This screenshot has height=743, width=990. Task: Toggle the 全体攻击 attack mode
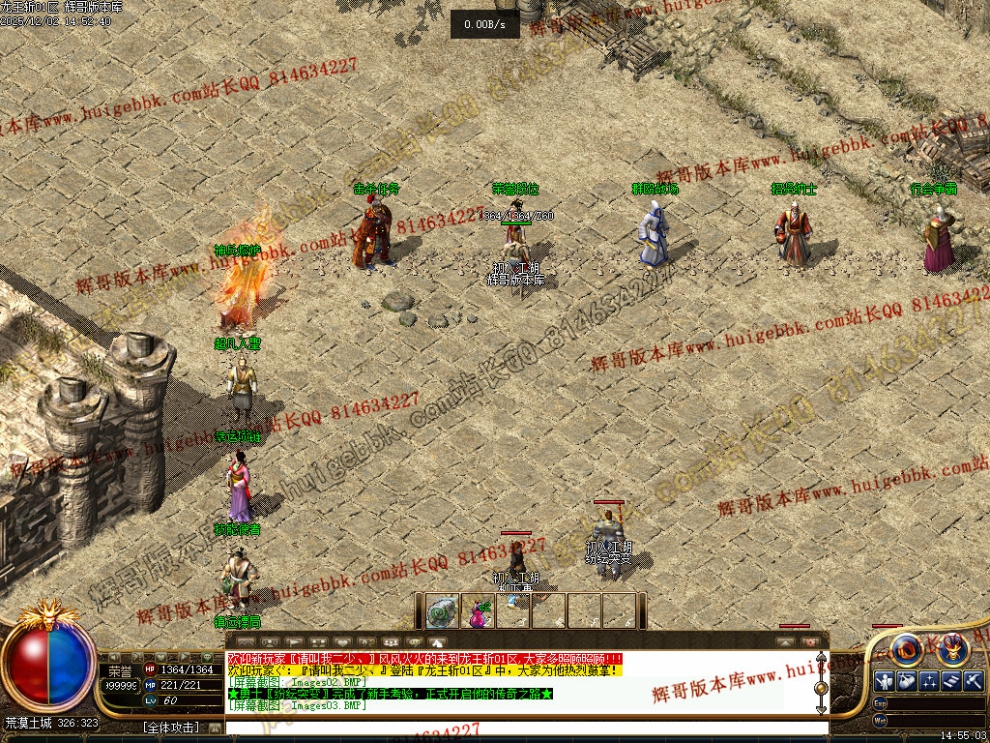tap(170, 727)
